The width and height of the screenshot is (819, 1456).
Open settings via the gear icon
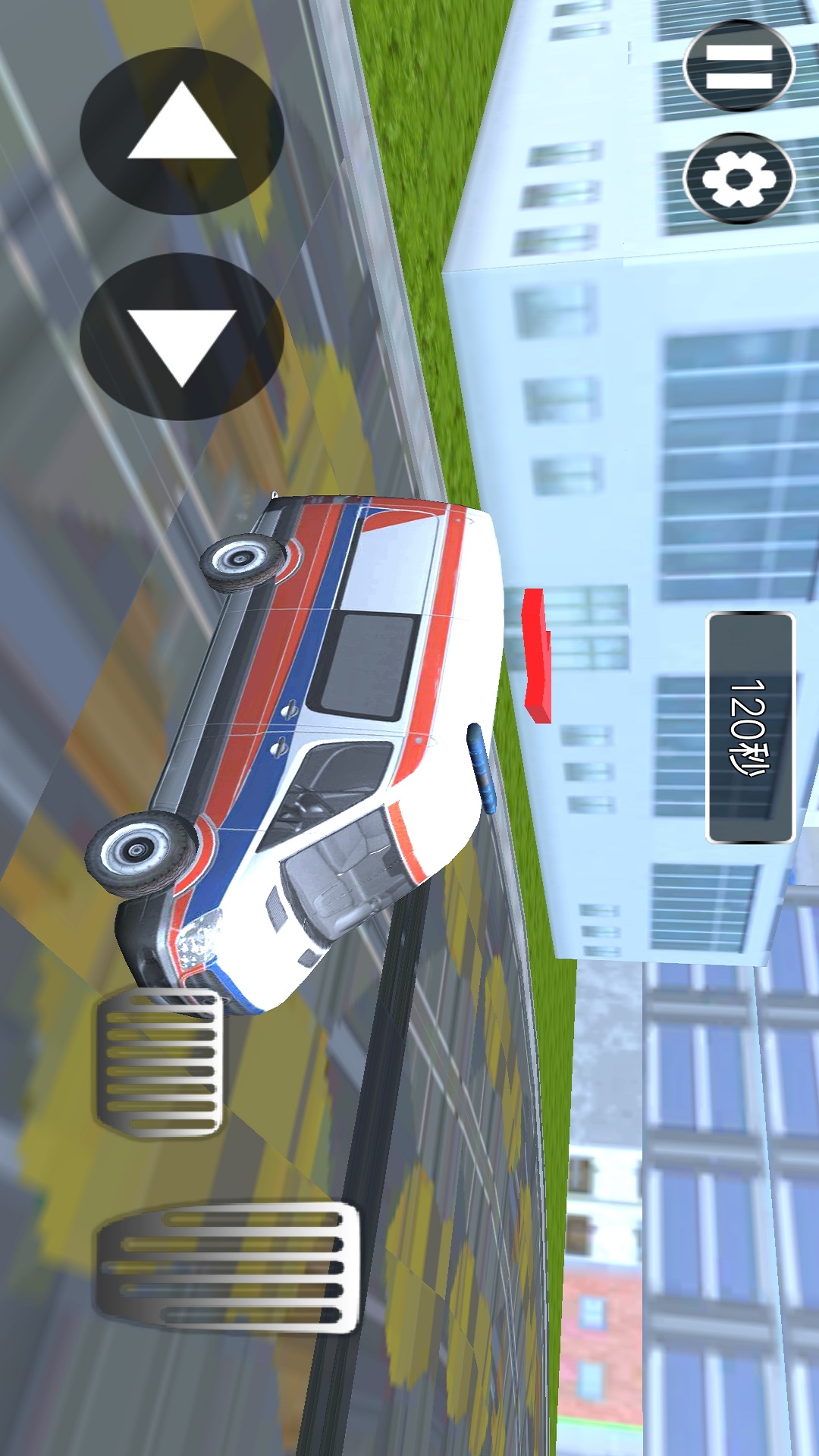pos(739,179)
